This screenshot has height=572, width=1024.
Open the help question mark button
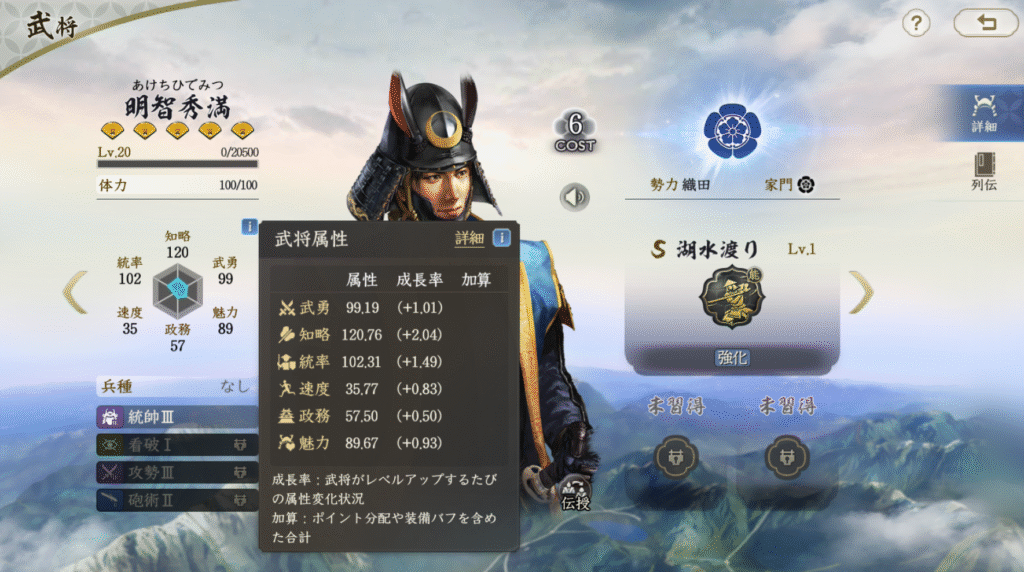(x=916, y=23)
